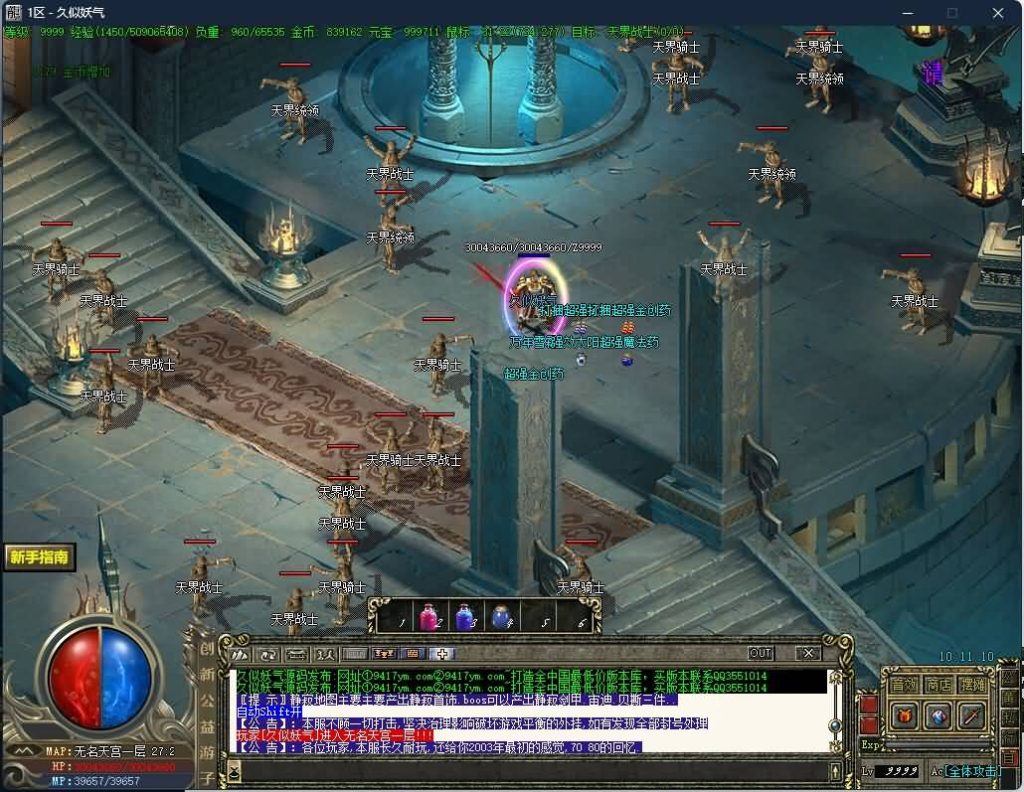
Task: Click the mountain icon chat toolbar button
Action: point(240,654)
